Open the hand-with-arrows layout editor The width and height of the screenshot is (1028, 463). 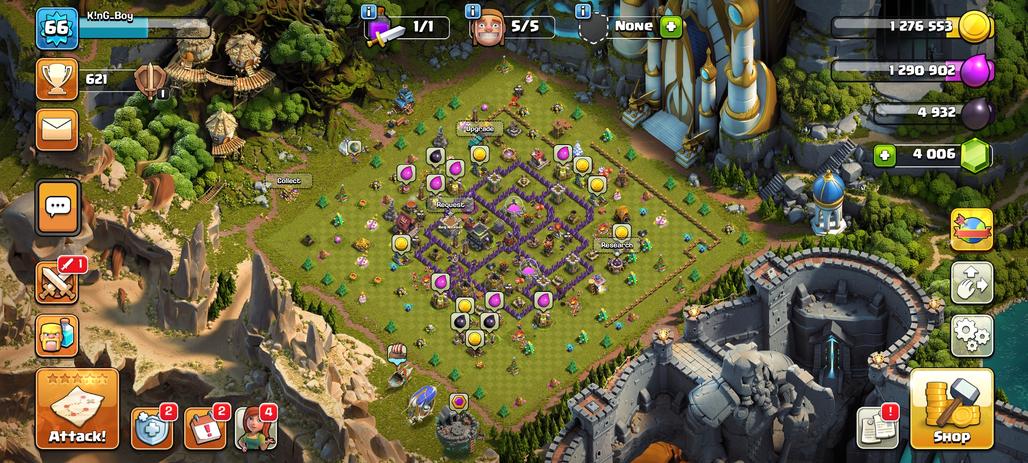(x=971, y=283)
